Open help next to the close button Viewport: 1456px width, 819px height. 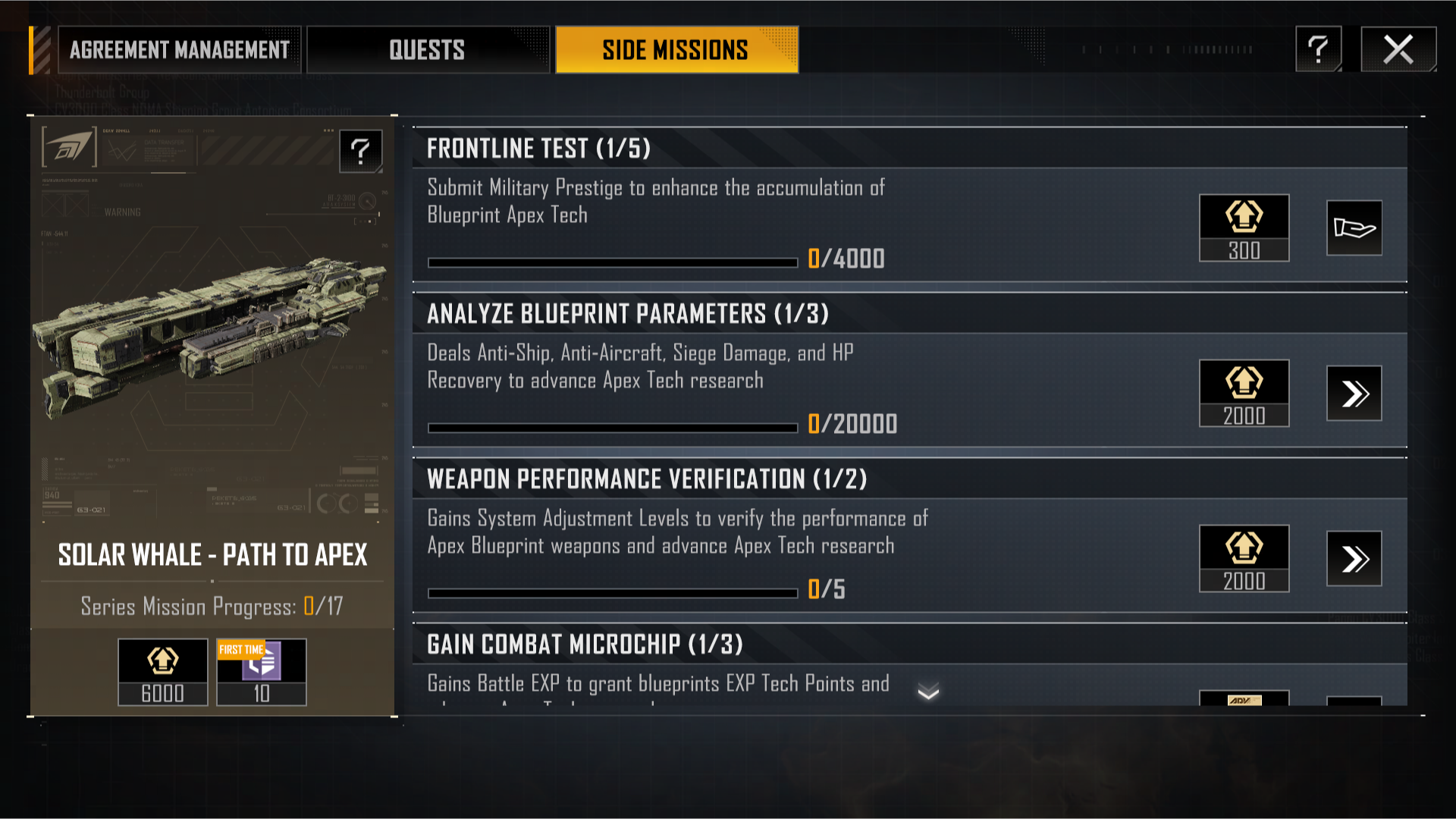coord(1318,50)
